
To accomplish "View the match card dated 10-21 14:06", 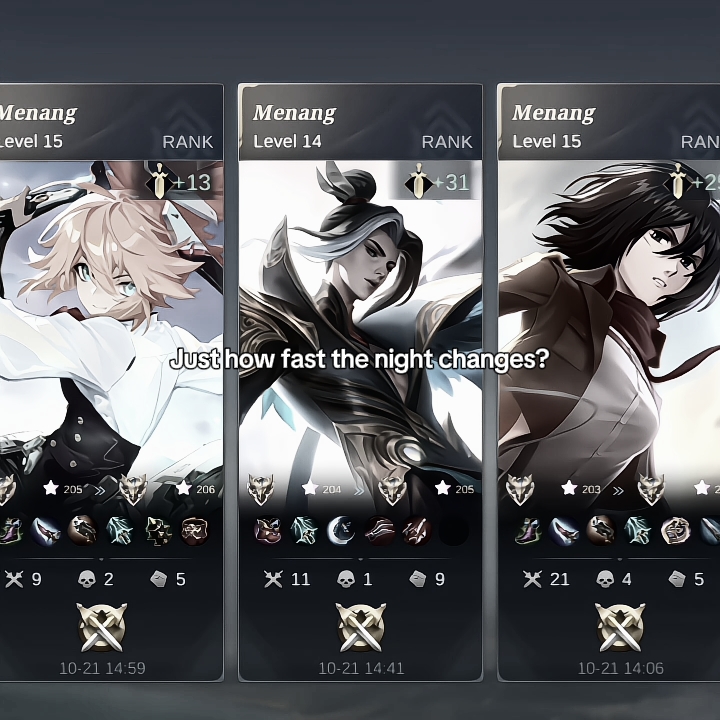I will [x=608, y=380].
